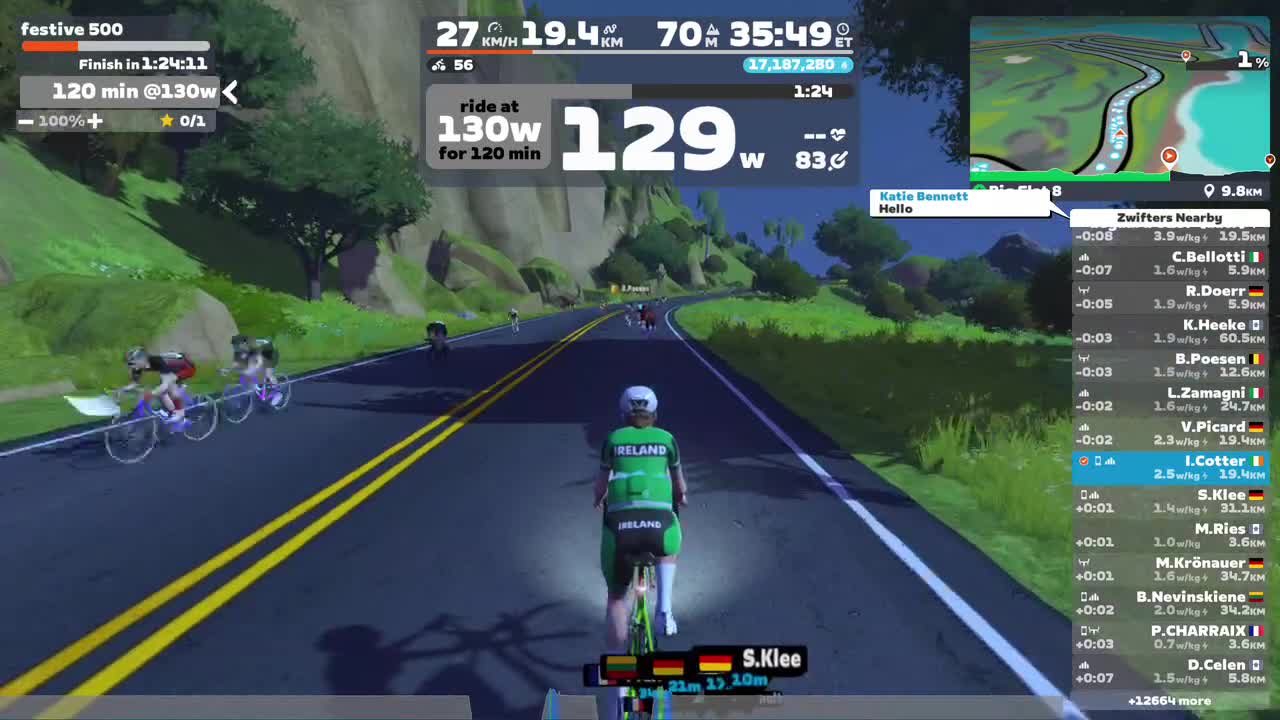1280x720 pixels.
Task: Choose R.Doerr from the nearby riders list
Action: [x=1169, y=298]
